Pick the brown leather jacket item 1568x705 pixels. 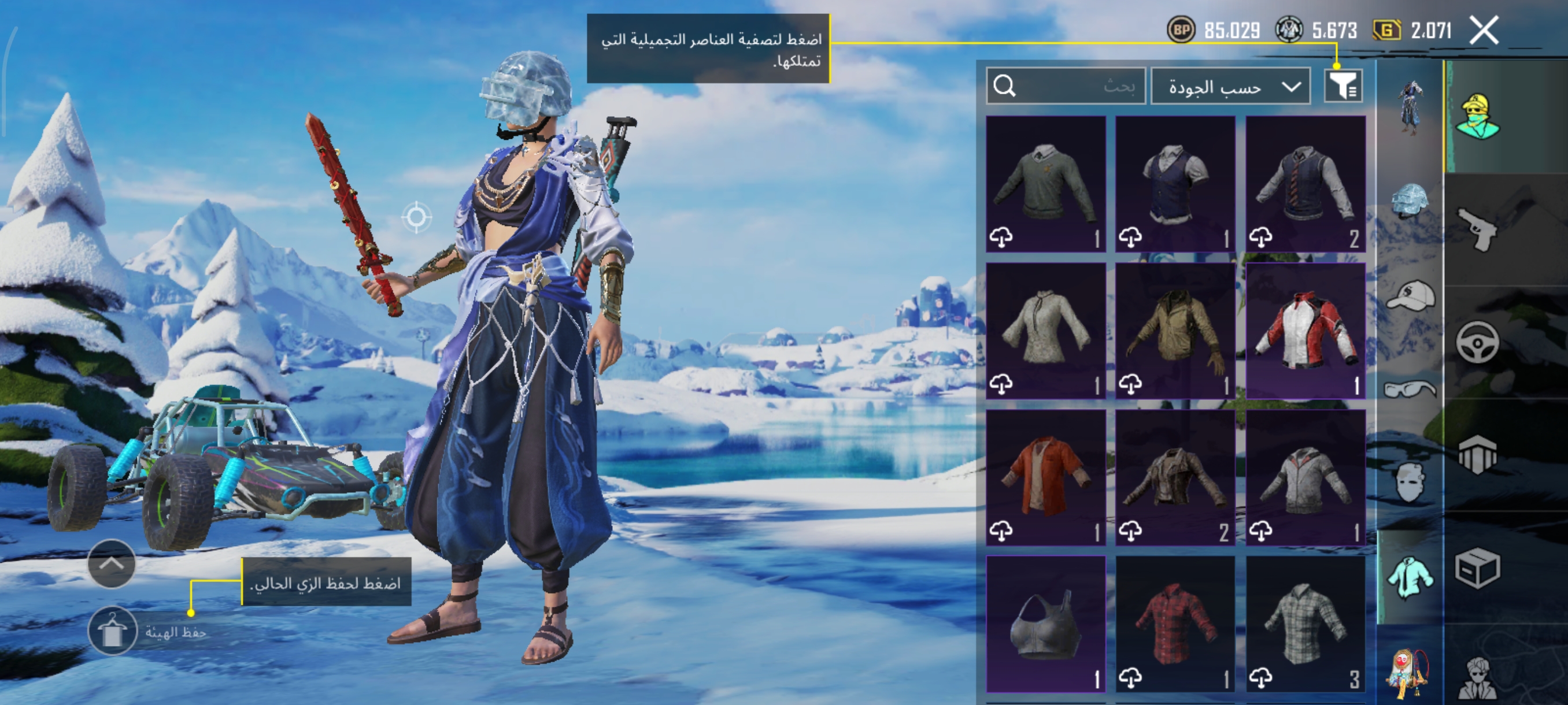[x=1175, y=477]
